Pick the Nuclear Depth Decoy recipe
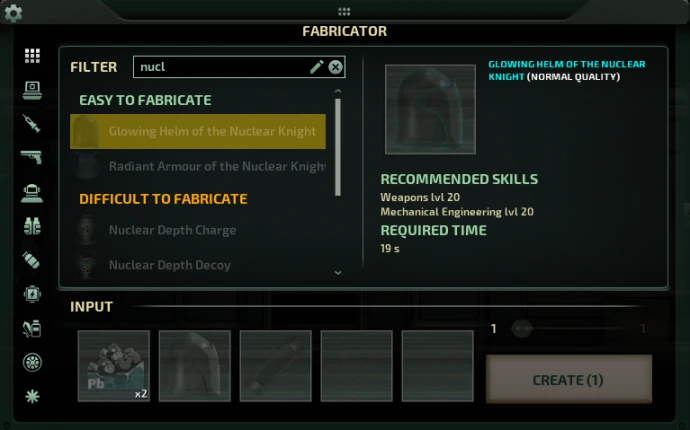 pyautogui.click(x=169, y=265)
